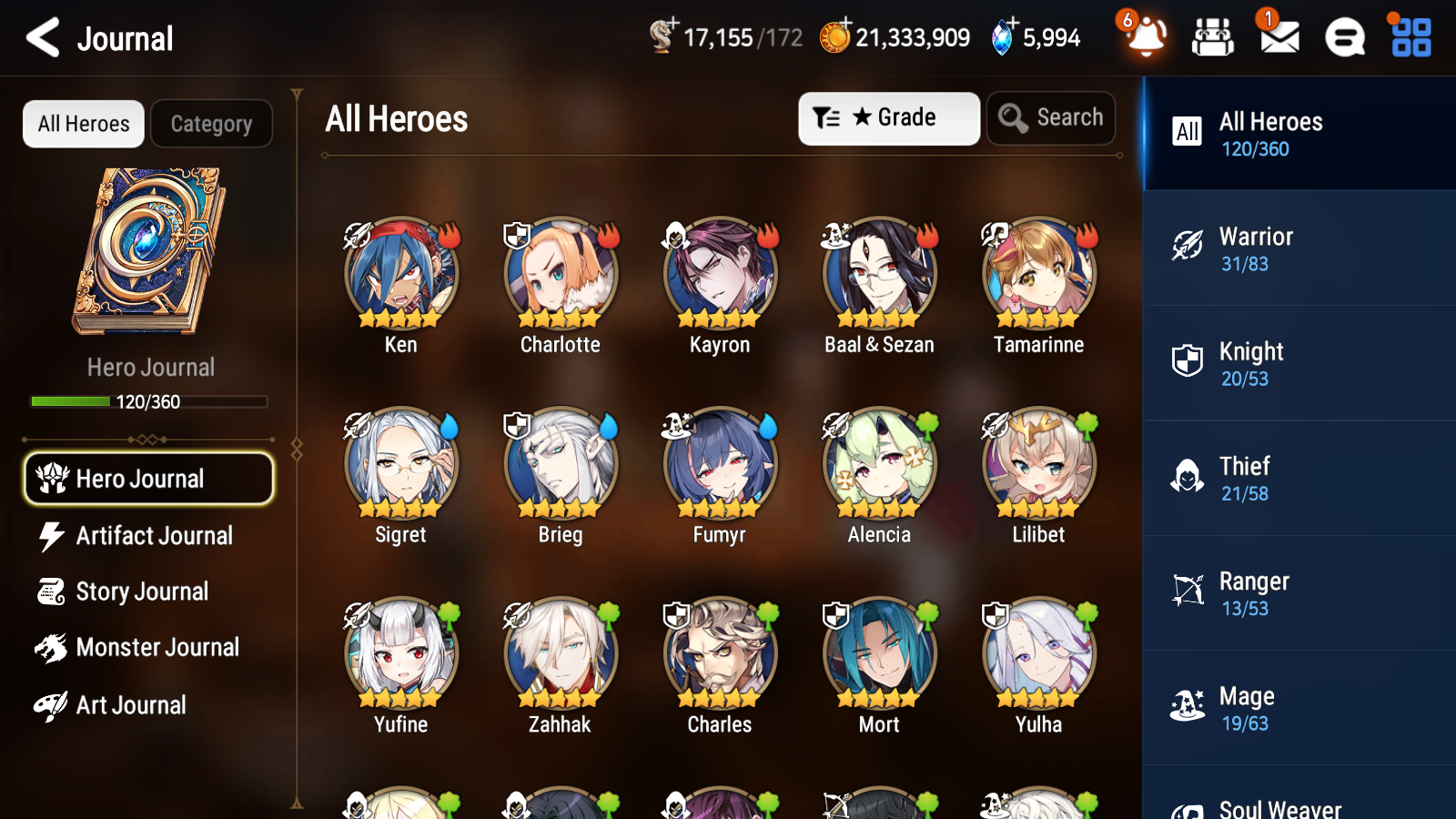Viewport: 1456px width, 819px height.
Task: Open the Grade filter dropdown
Action: click(888, 117)
